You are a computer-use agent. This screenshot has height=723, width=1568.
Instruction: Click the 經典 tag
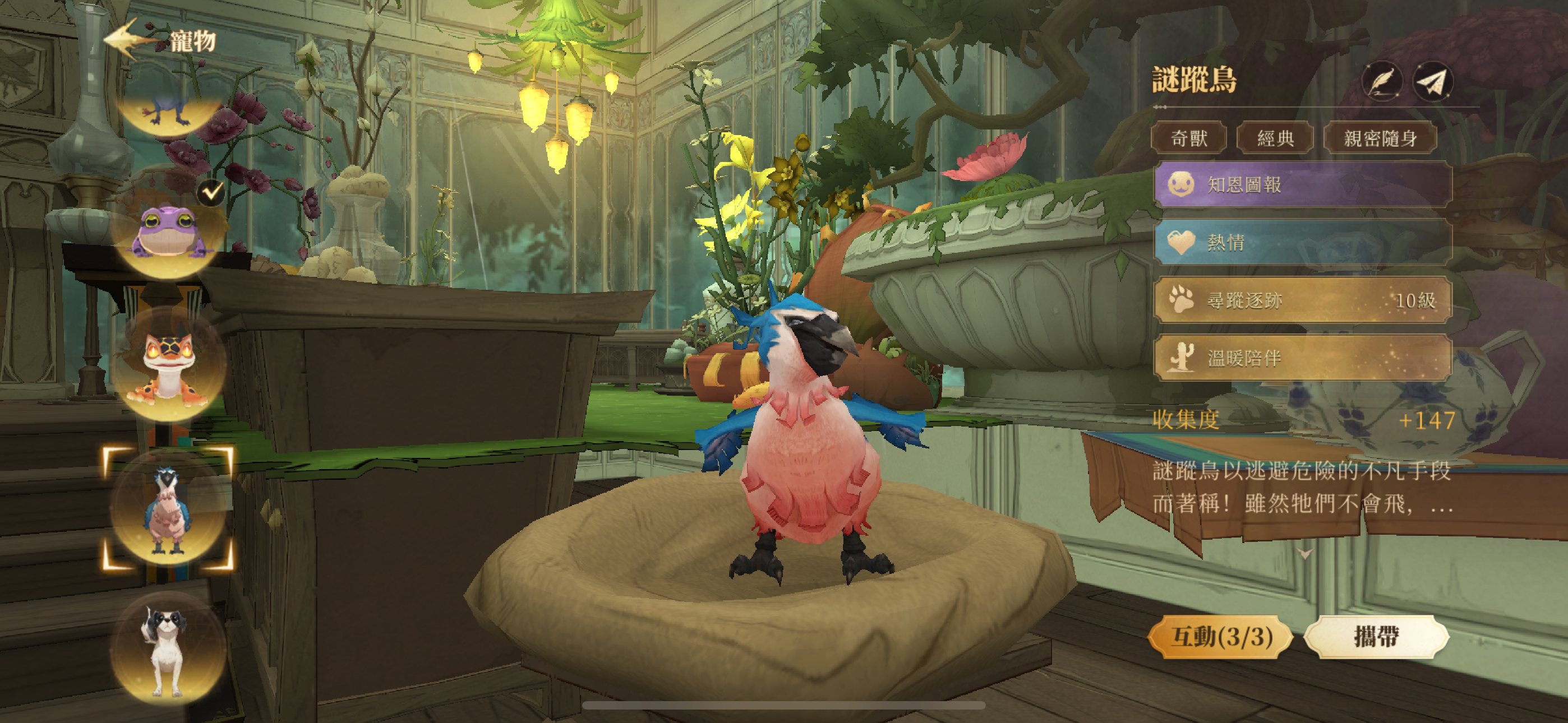1275,138
